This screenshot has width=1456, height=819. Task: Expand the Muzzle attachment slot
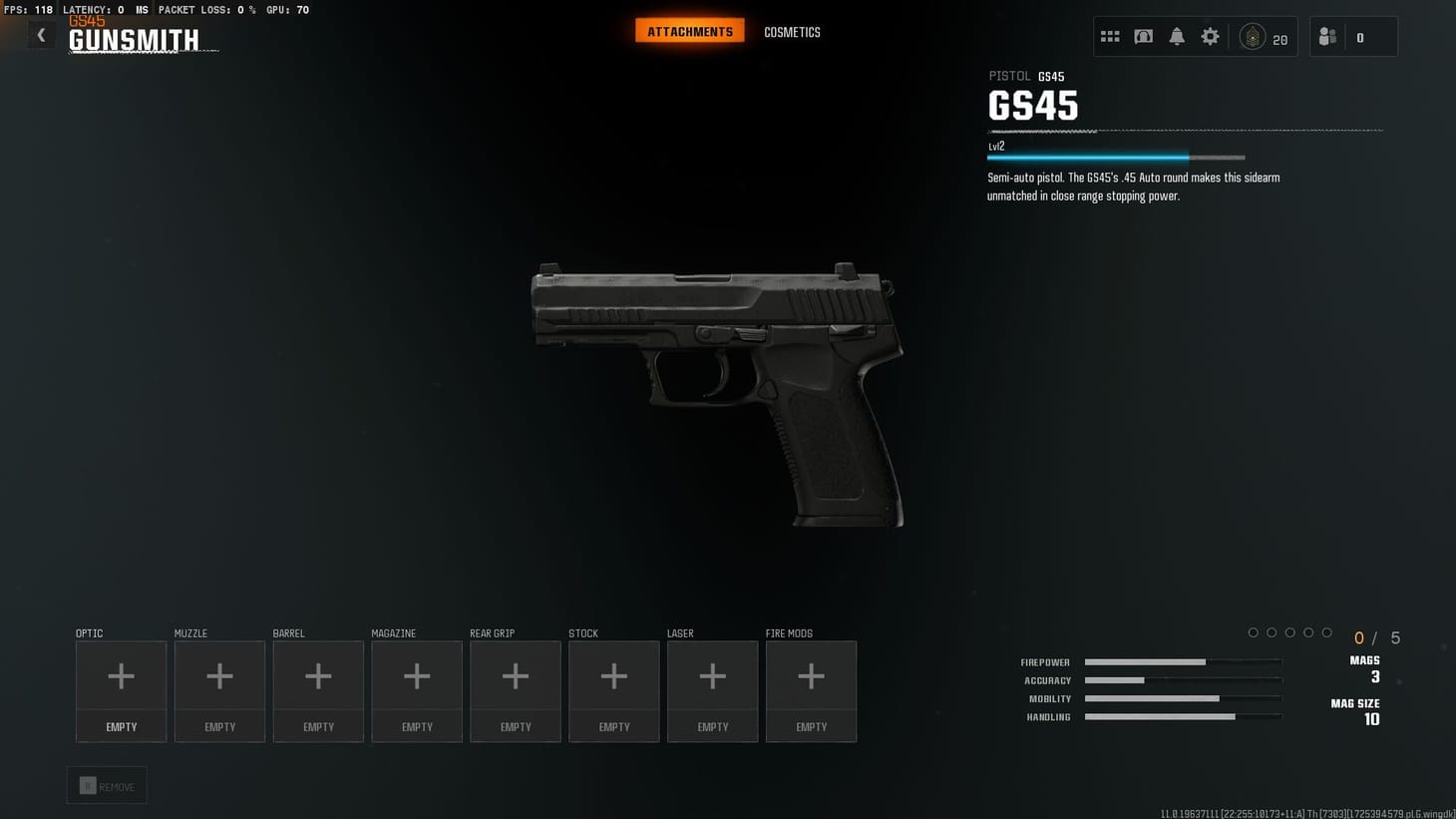(219, 675)
